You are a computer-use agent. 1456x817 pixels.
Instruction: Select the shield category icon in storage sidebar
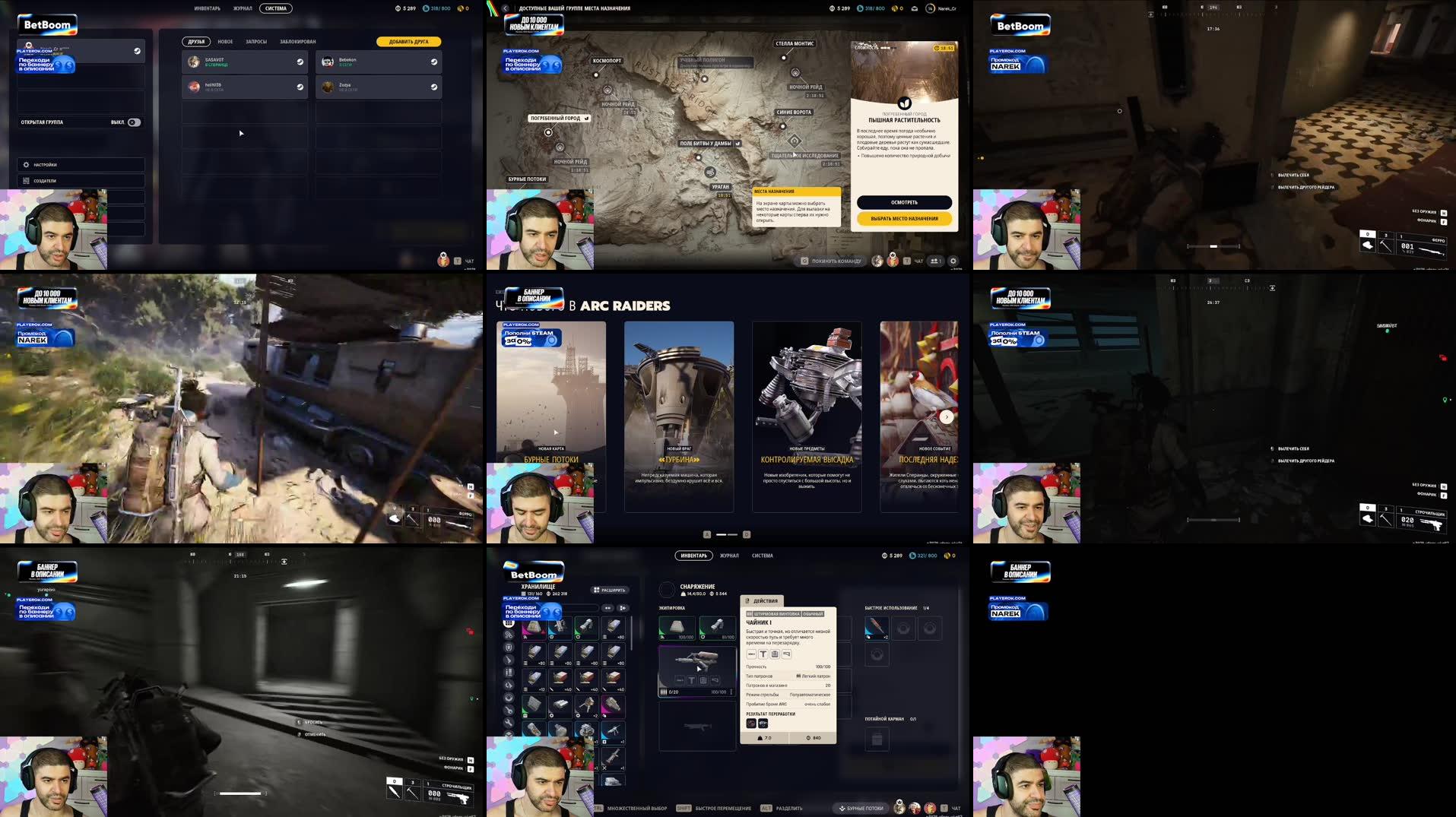click(x=509, y=648)
